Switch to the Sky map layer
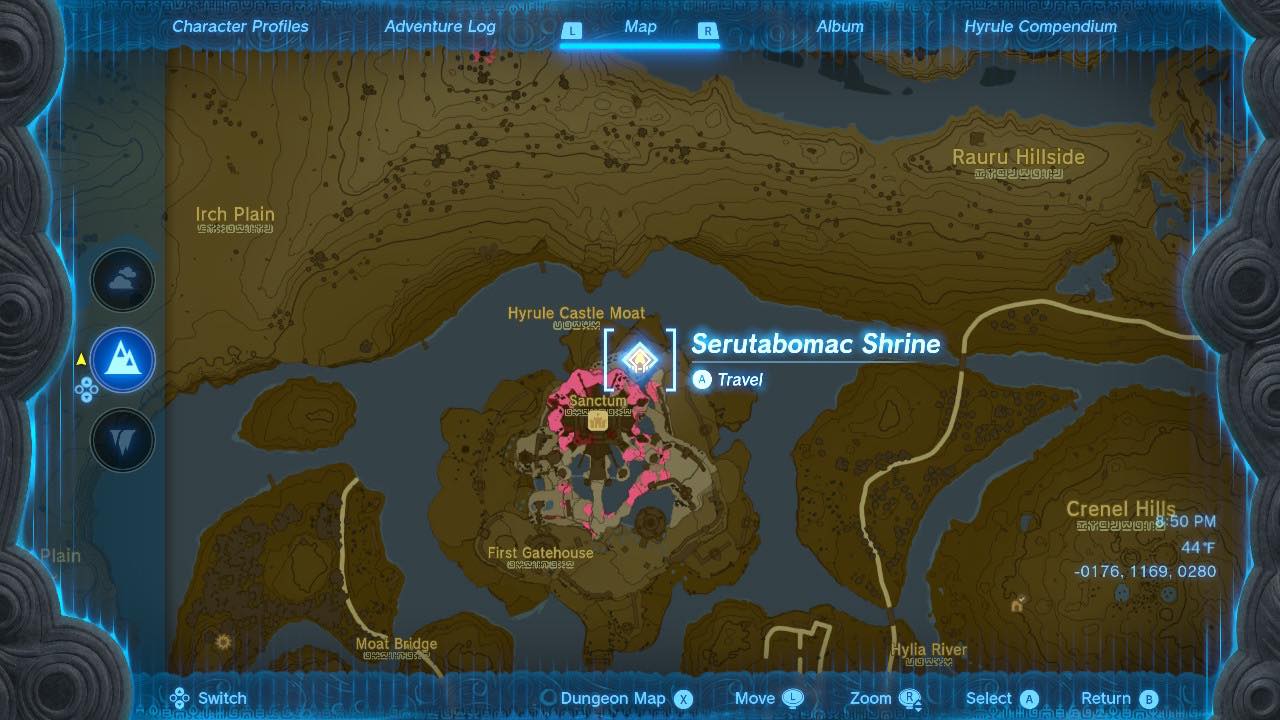 click(x=122, y=281)
